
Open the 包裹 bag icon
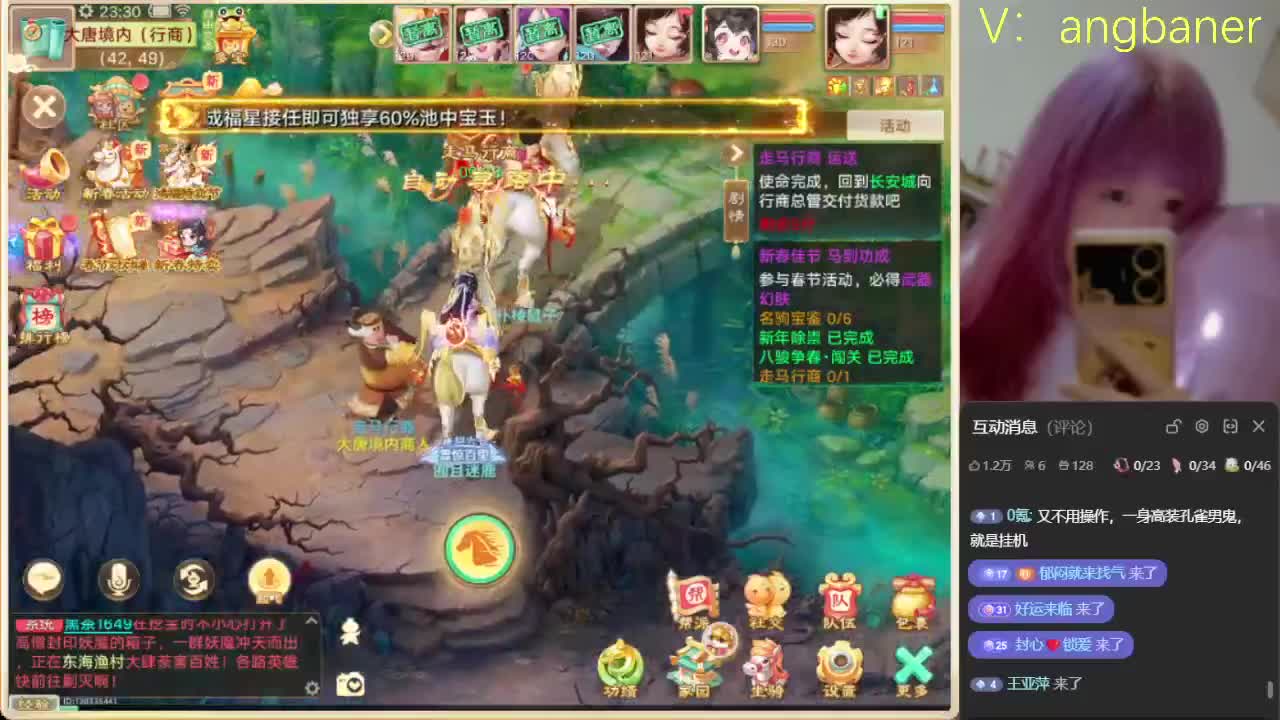912,601
